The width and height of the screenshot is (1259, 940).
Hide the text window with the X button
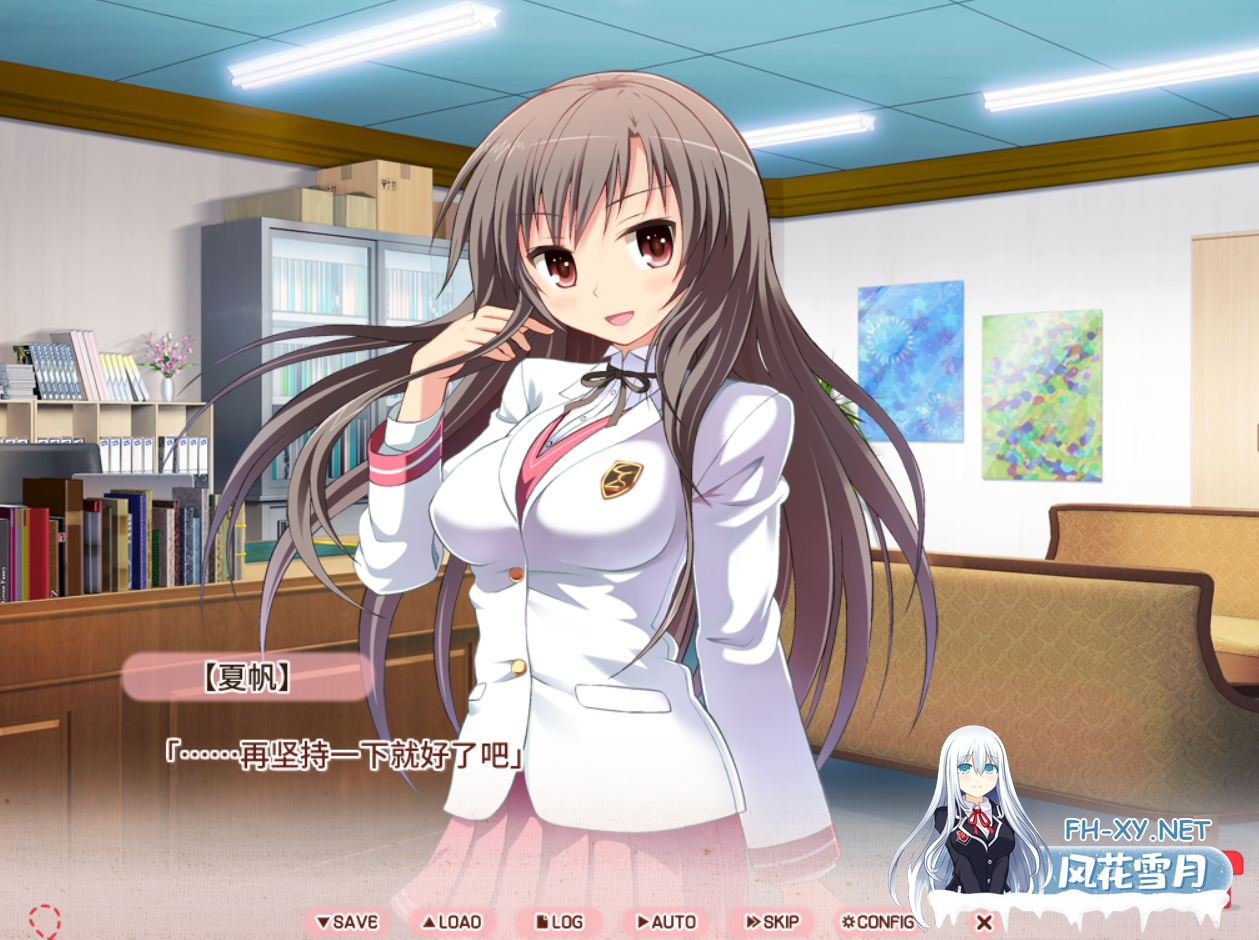coord(983,922)
